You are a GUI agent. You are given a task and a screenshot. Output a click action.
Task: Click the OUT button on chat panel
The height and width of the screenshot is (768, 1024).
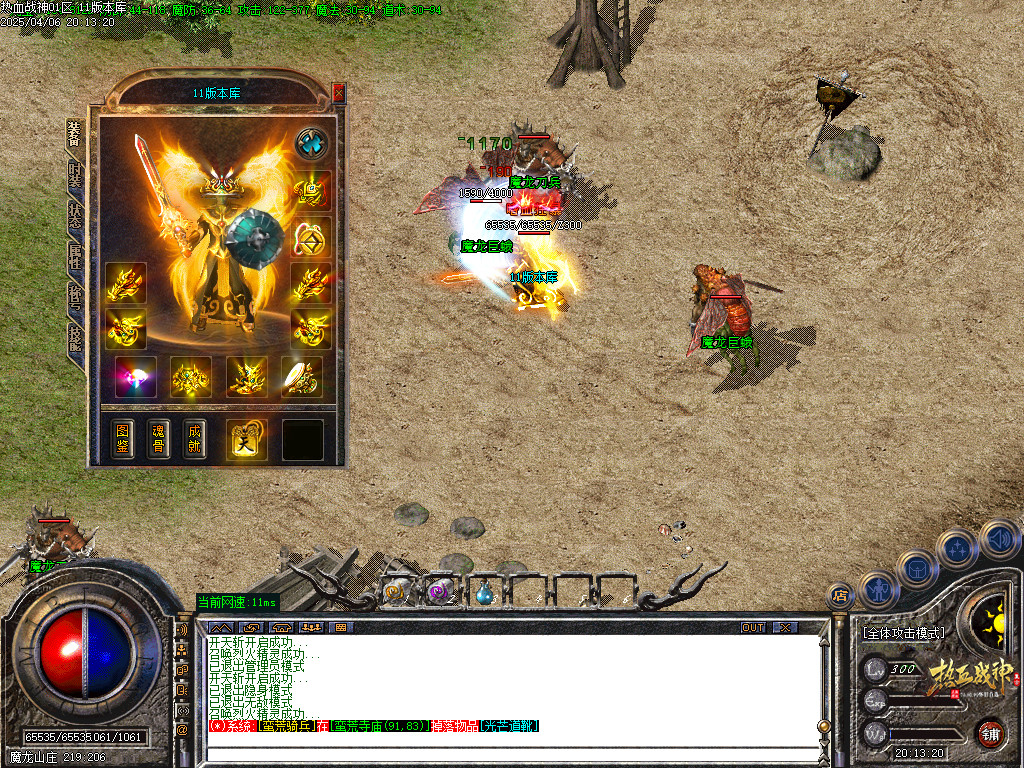point(753,627)
